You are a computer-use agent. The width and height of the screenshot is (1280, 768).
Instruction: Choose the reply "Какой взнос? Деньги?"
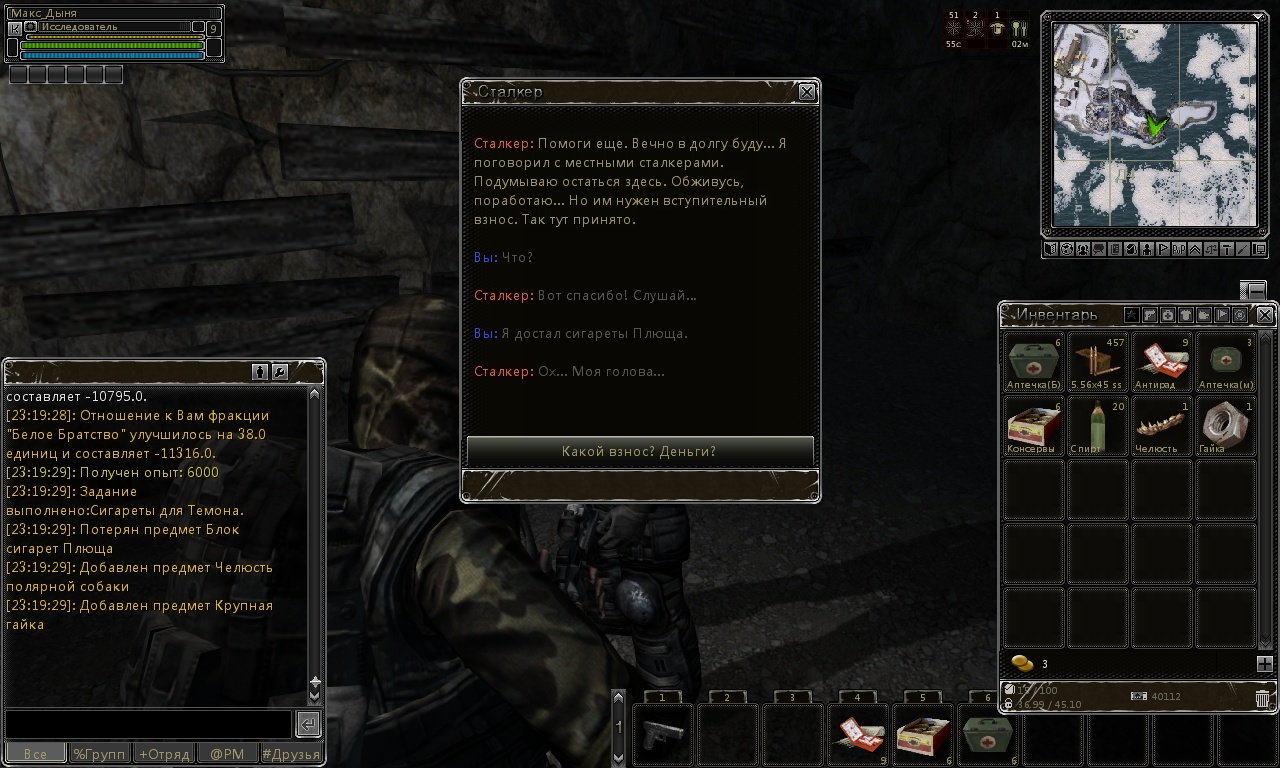click(640, 451)
